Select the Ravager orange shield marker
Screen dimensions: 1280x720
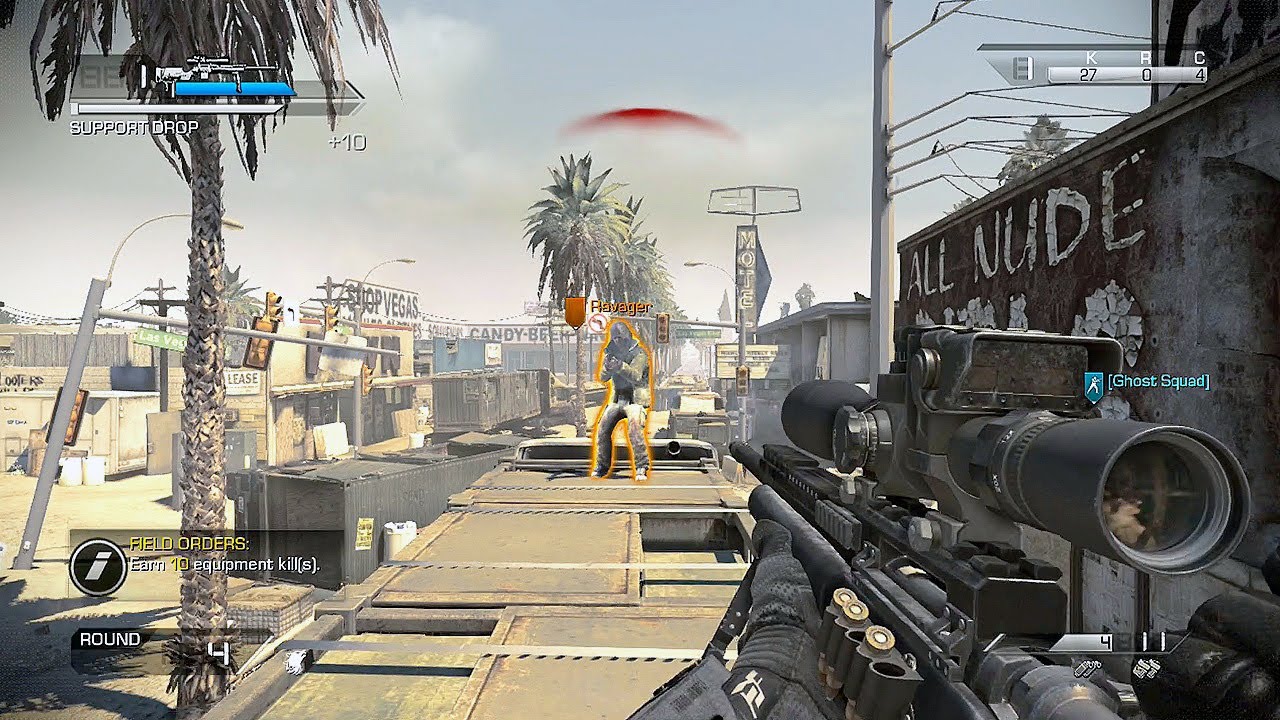(x=574, y=312)
